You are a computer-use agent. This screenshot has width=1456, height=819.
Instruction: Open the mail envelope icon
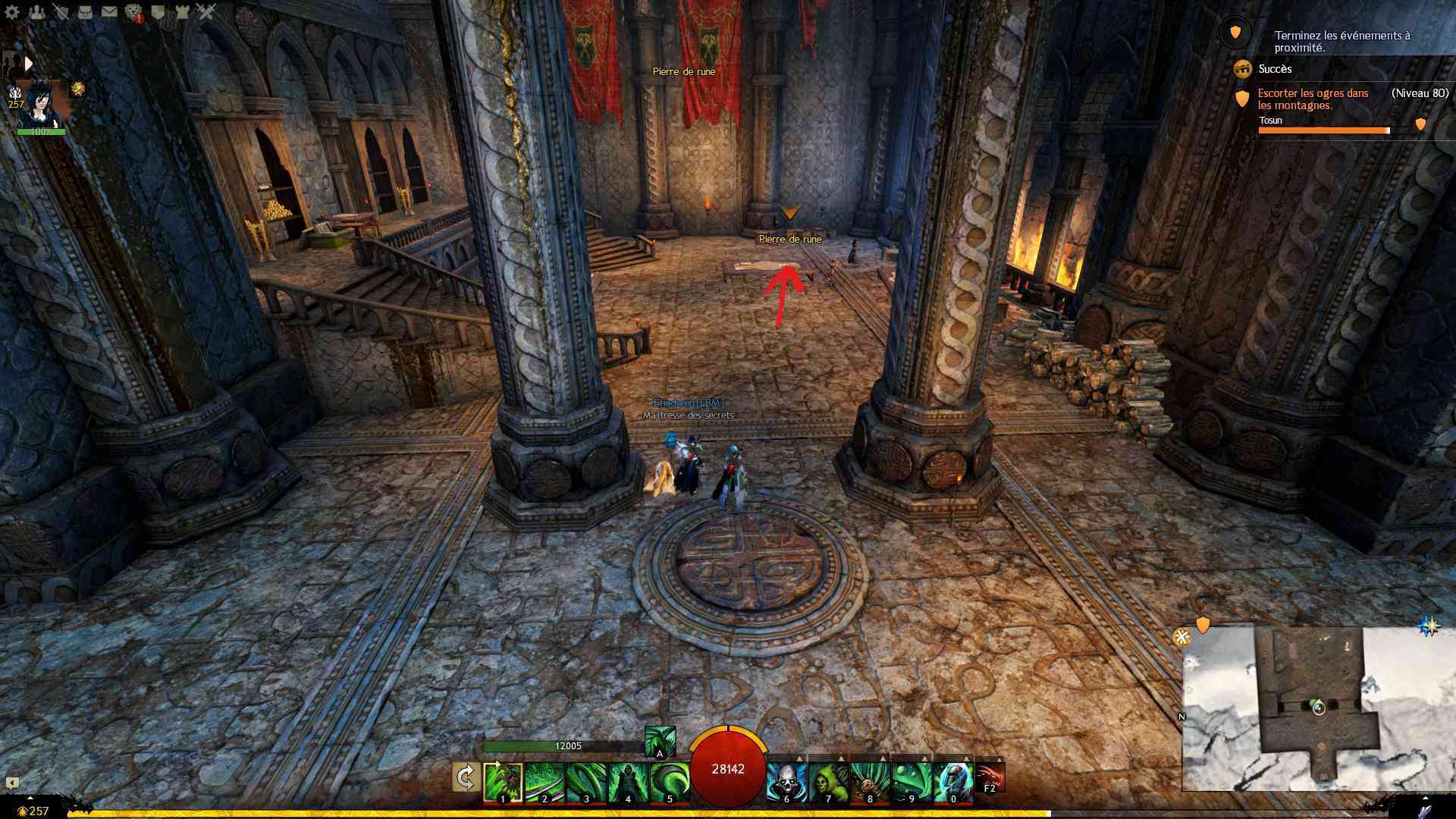coord(109,12)
